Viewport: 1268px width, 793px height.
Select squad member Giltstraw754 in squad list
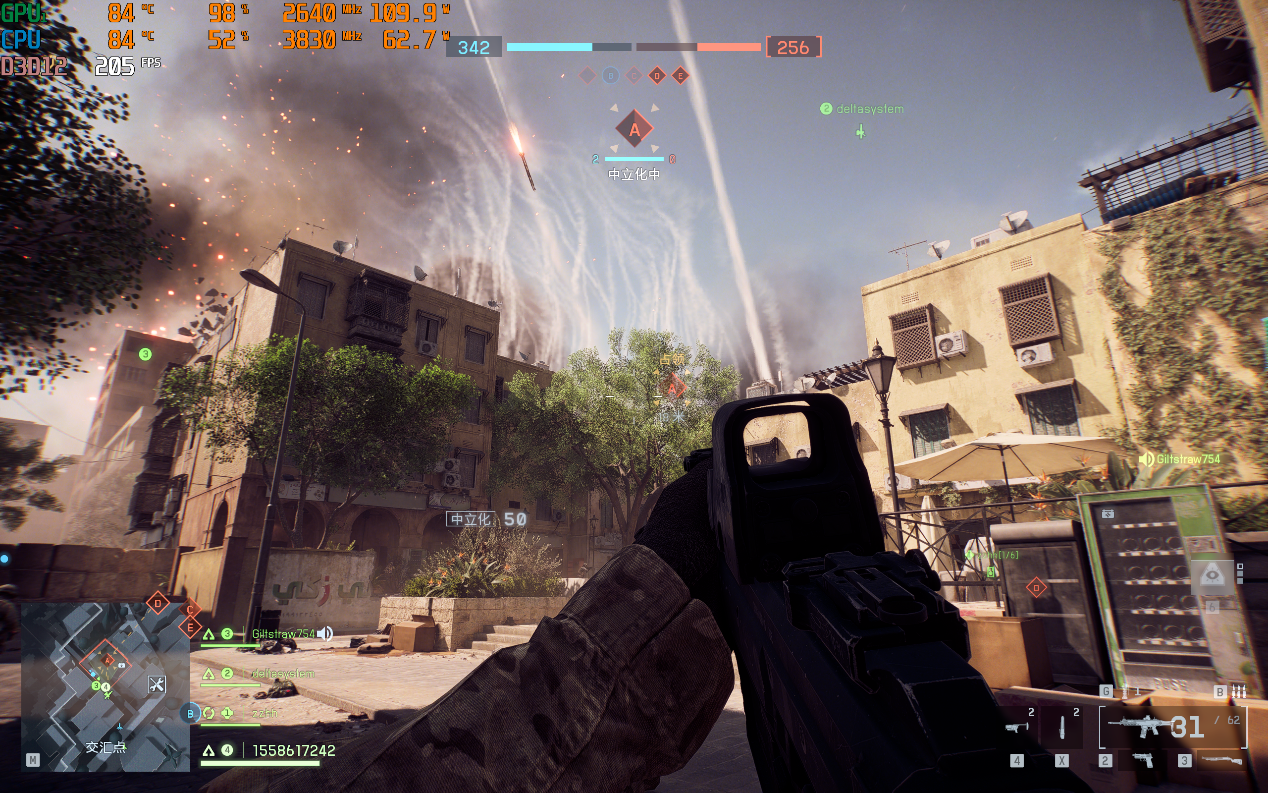pyautogui.click(x=283, y=634)
